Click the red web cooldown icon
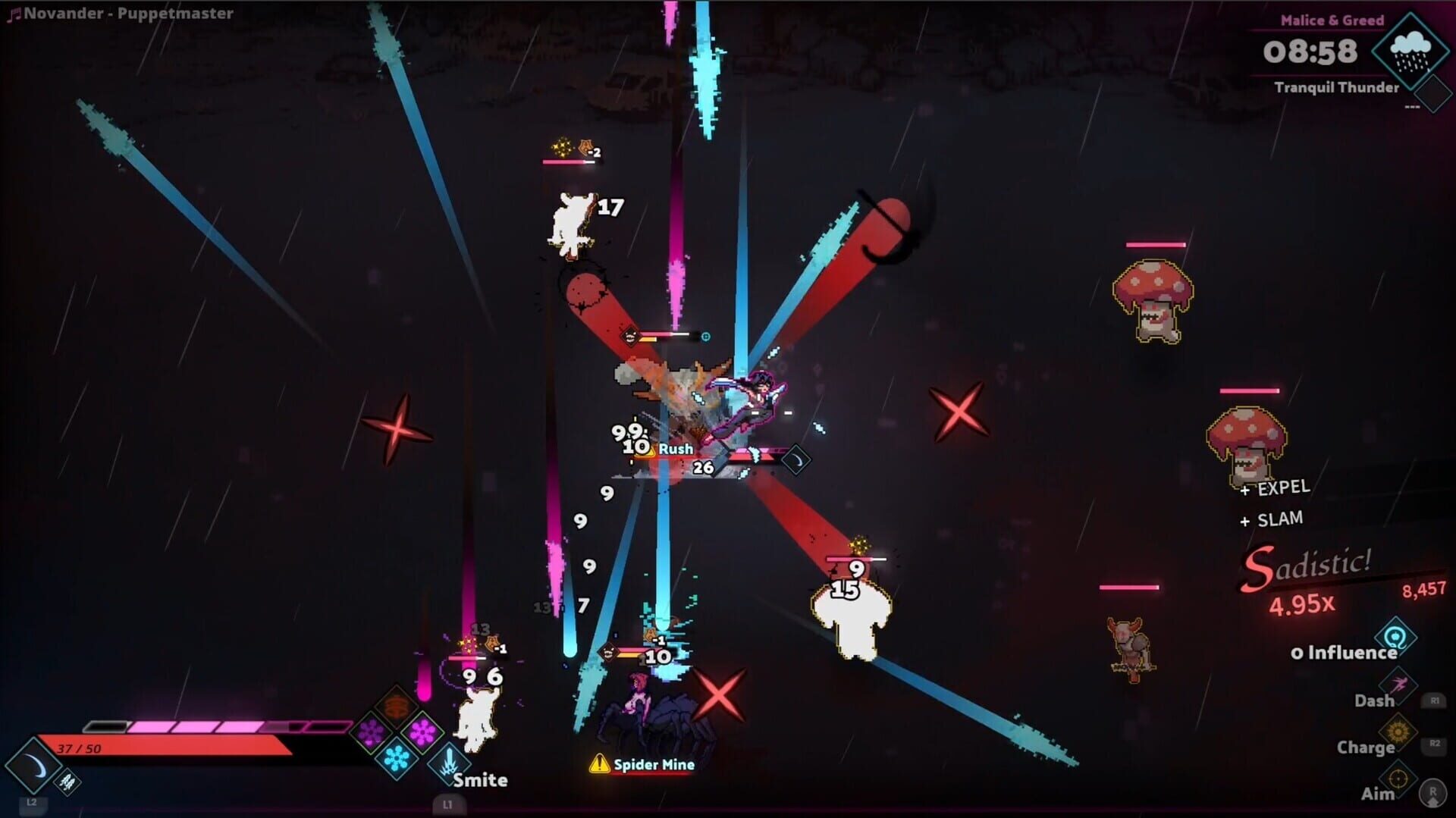Screen dimensions: 1456x818 click(x=394, y=706)
